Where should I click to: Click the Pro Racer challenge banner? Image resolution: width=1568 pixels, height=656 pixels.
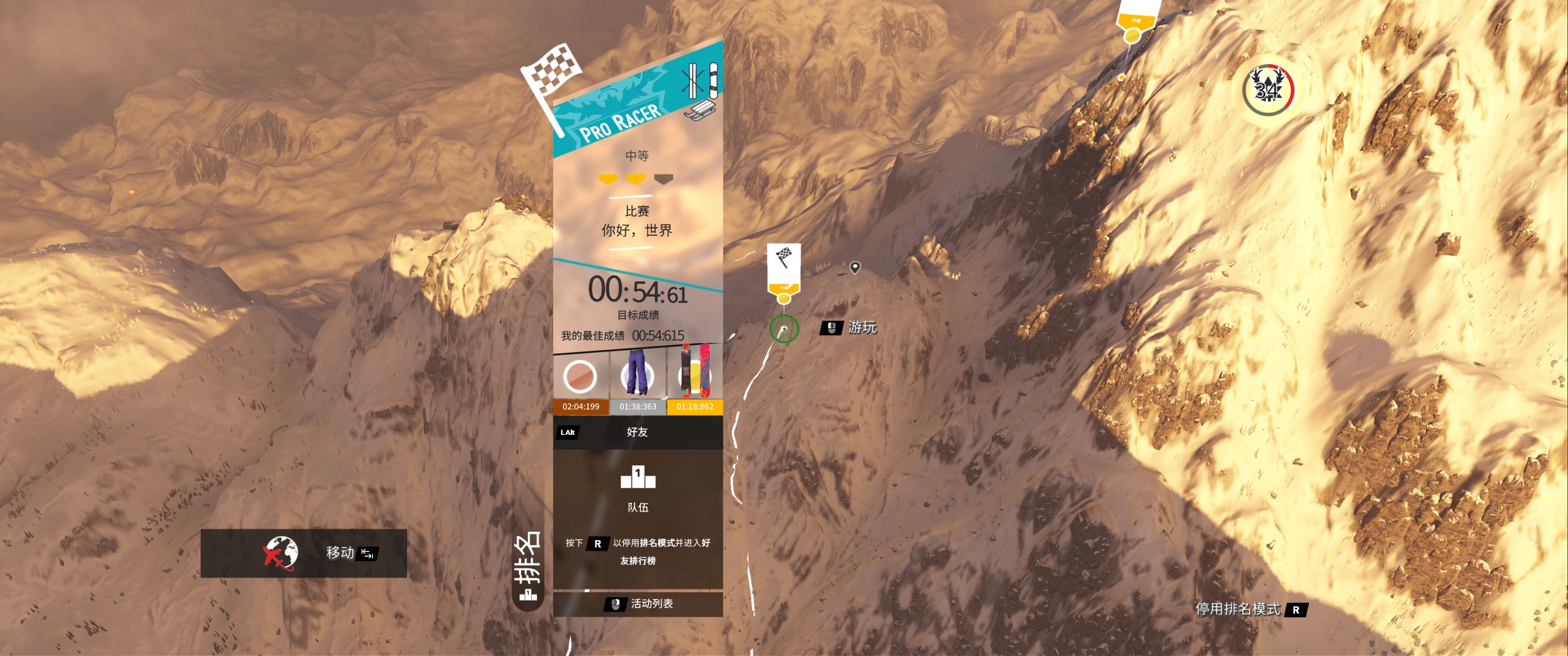[621, 116]
